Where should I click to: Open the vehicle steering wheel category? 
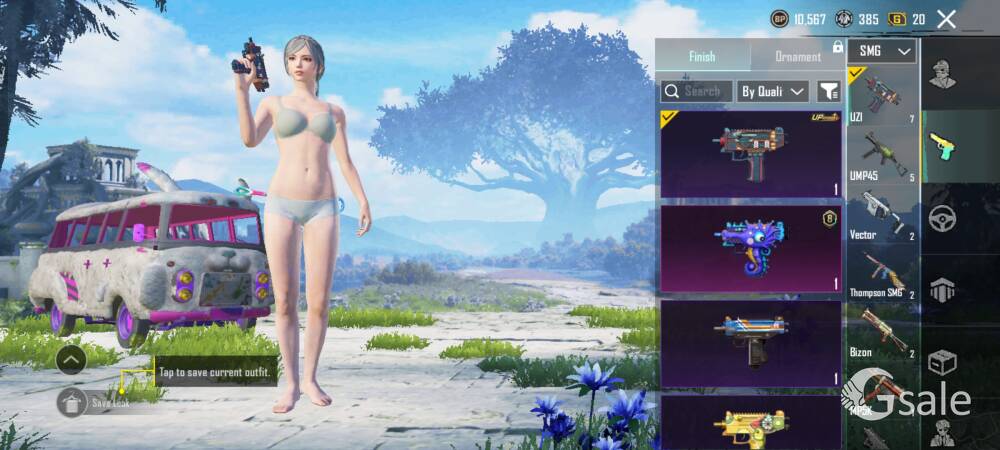pyautogui.click(x=942, y=217)
